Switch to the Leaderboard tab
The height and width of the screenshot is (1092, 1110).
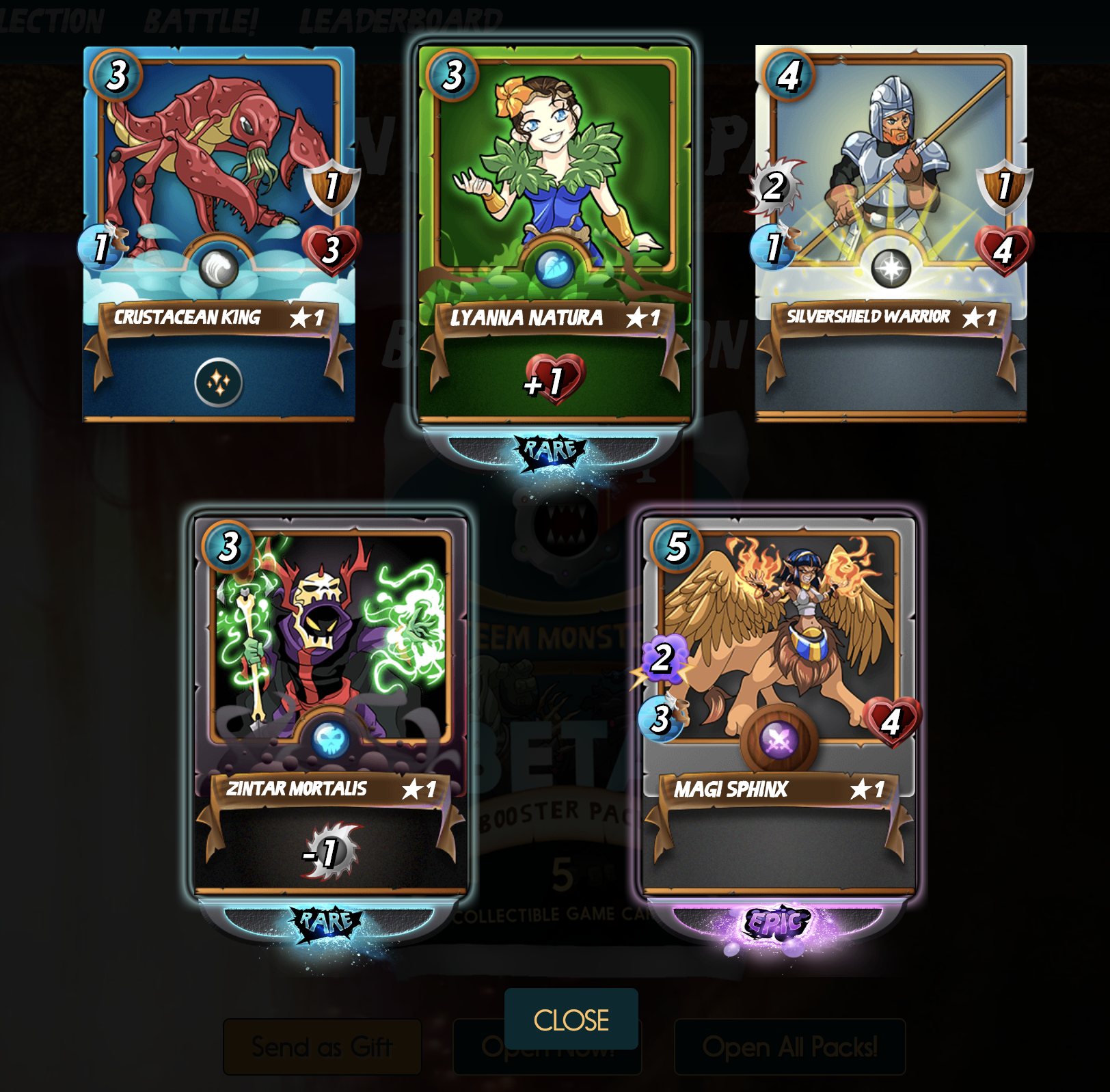[x=401, y=21]
